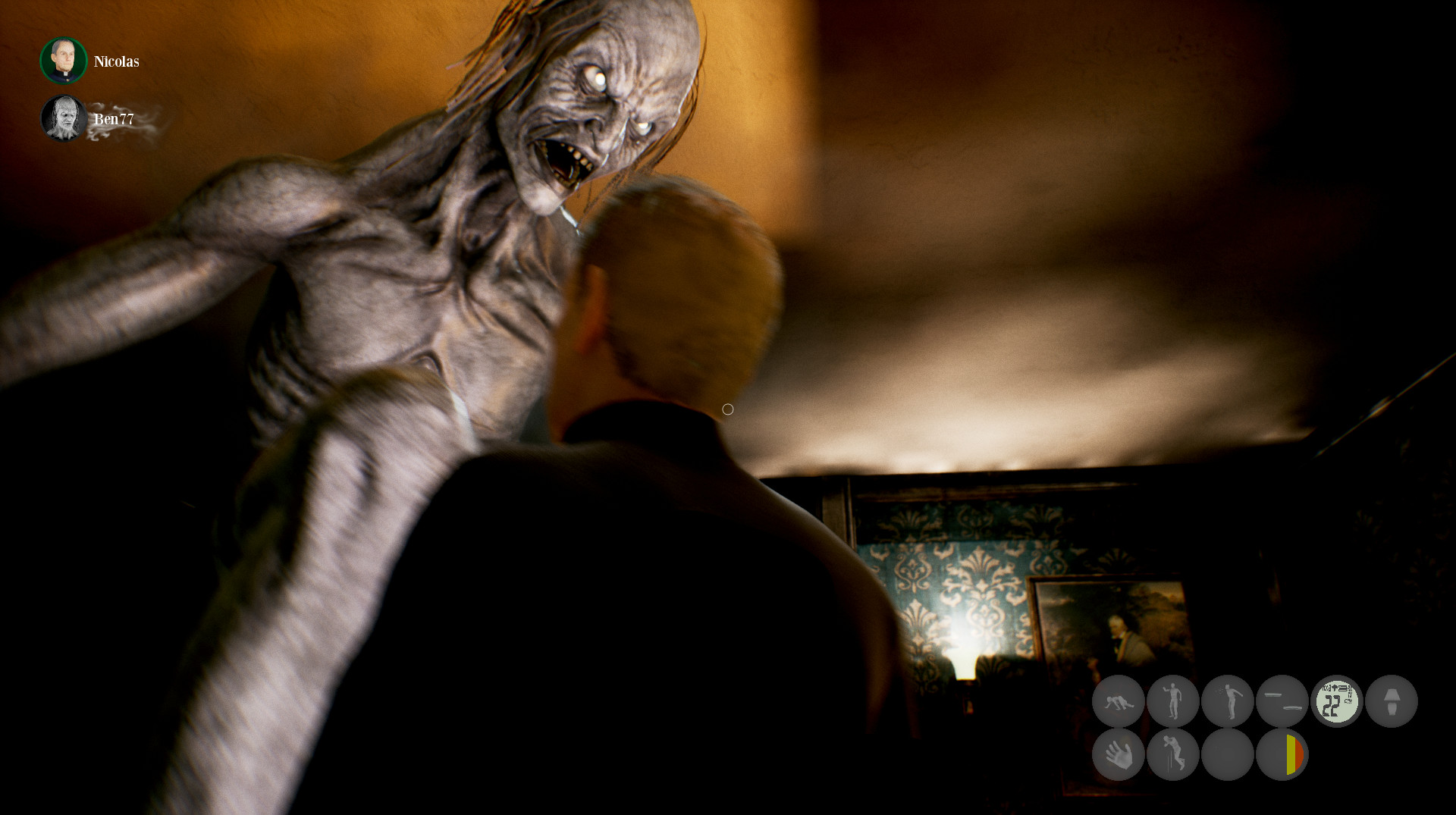Viewport: 1456px width, 815px height.
Task: Click the player name Nicolas
Action: [115, 62]
